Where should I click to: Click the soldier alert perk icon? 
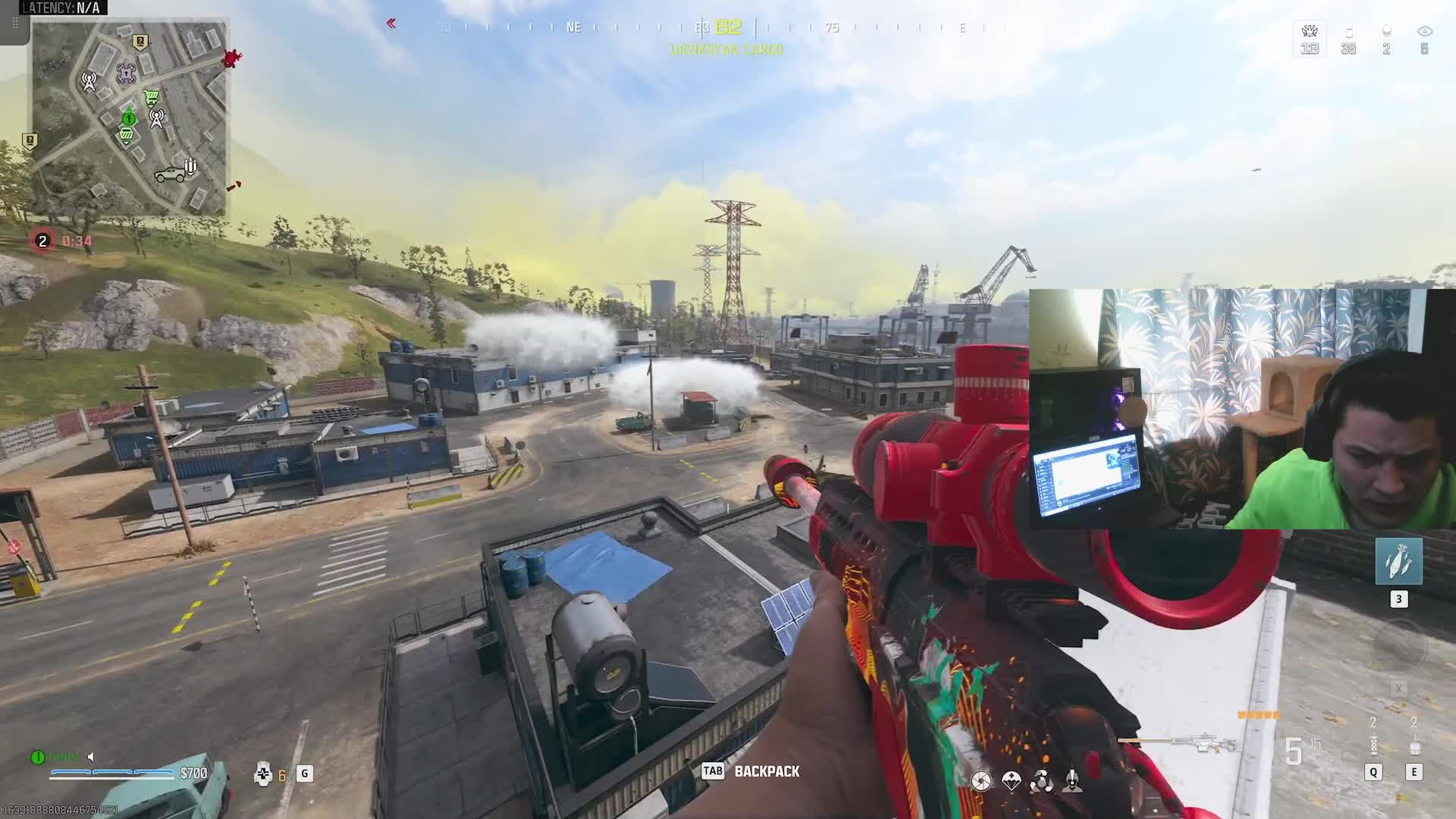[1072, 781]
